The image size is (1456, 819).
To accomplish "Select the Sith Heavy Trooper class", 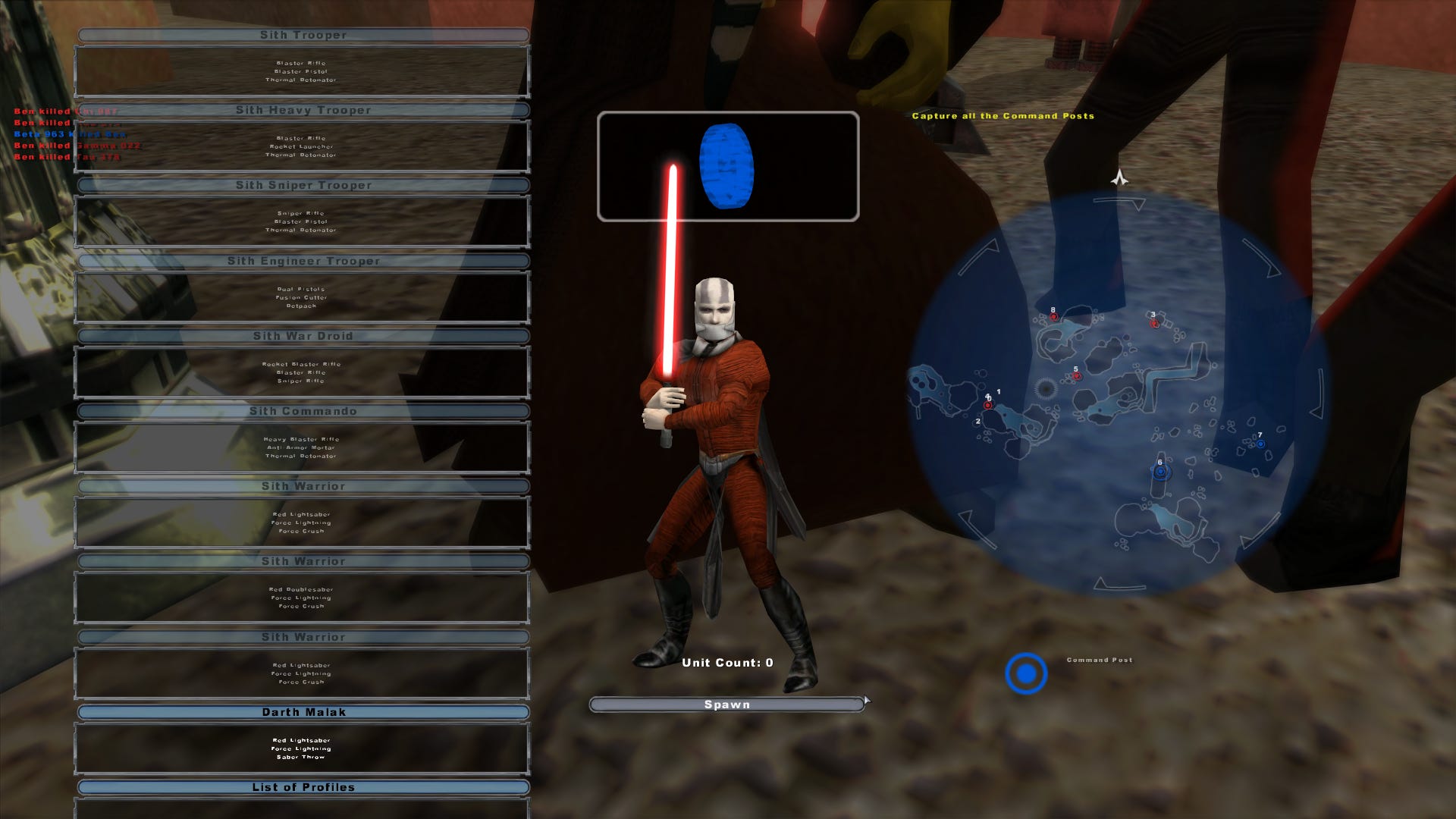I will click(x=303, y=109).
